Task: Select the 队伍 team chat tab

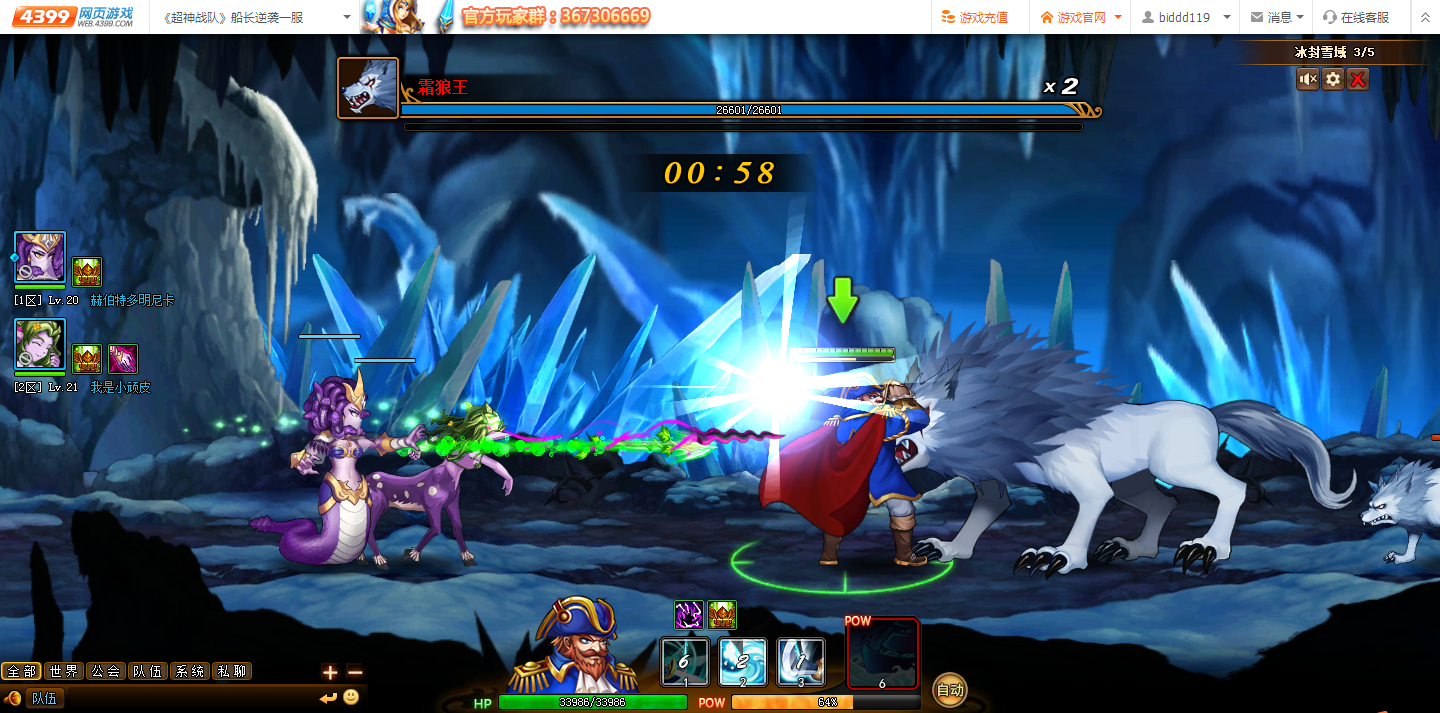Action: click(x=147, y=671)
